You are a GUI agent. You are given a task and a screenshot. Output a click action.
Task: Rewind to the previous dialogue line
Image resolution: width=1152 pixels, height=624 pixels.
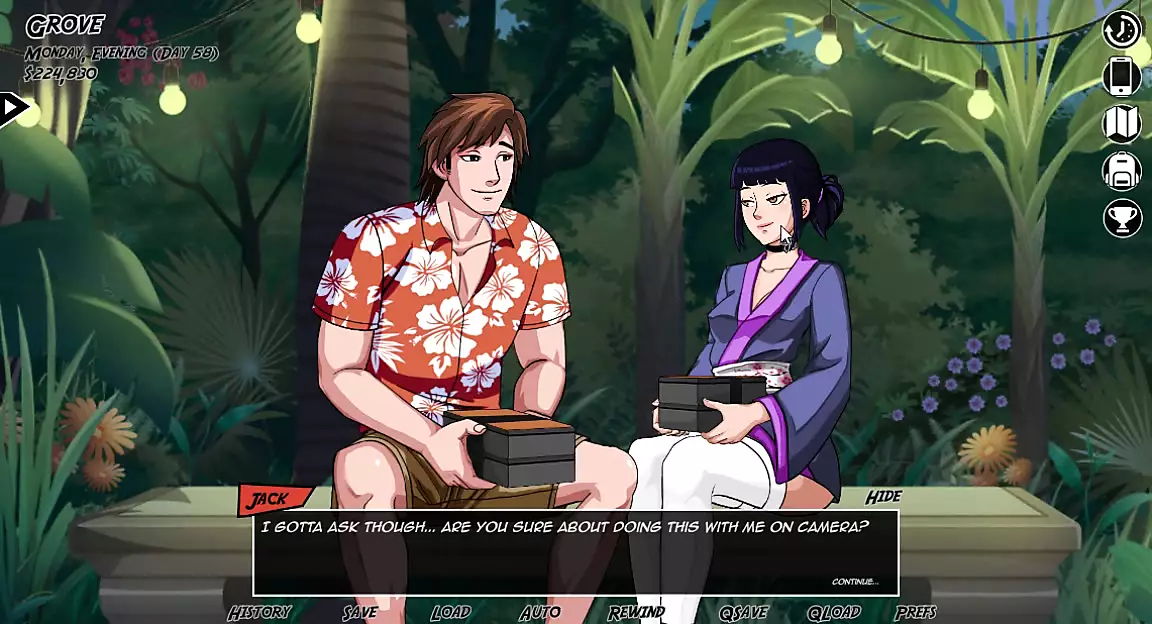[x=636, y=612]
